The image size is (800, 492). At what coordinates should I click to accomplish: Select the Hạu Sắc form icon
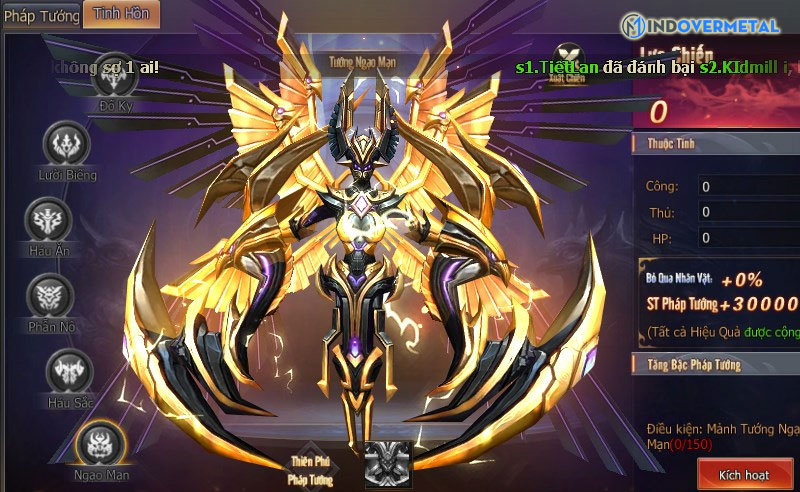pos(70,372)
